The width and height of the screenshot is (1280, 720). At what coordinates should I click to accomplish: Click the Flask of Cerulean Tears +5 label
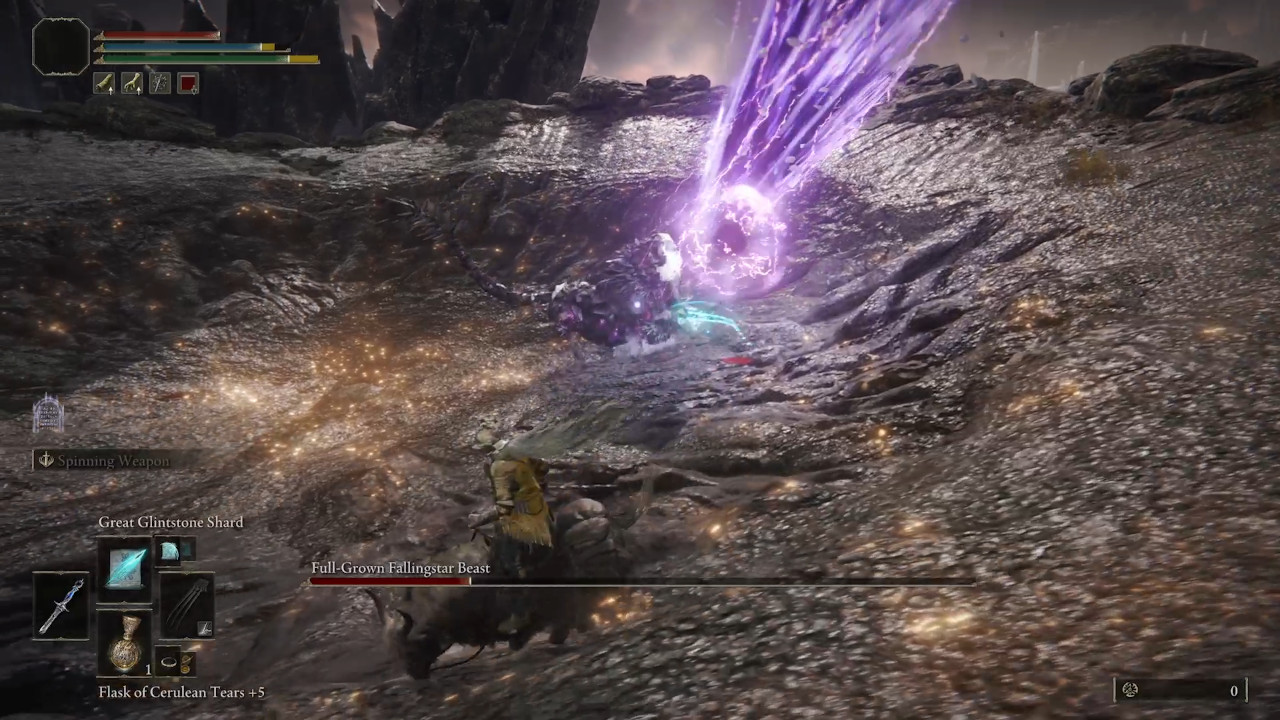coord(181,691)
